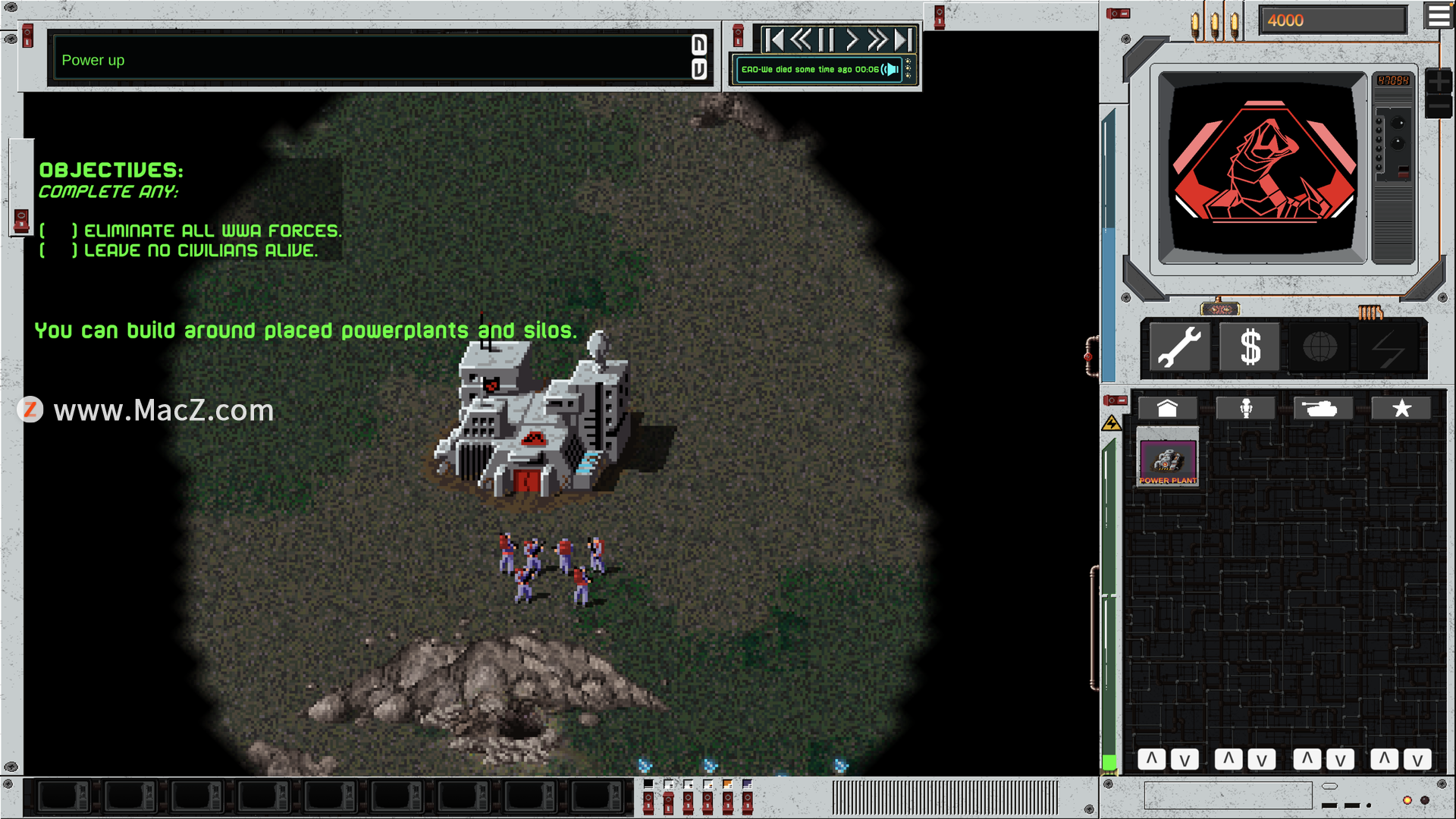Activate the wrench repair mode button

click(1179, 347)
